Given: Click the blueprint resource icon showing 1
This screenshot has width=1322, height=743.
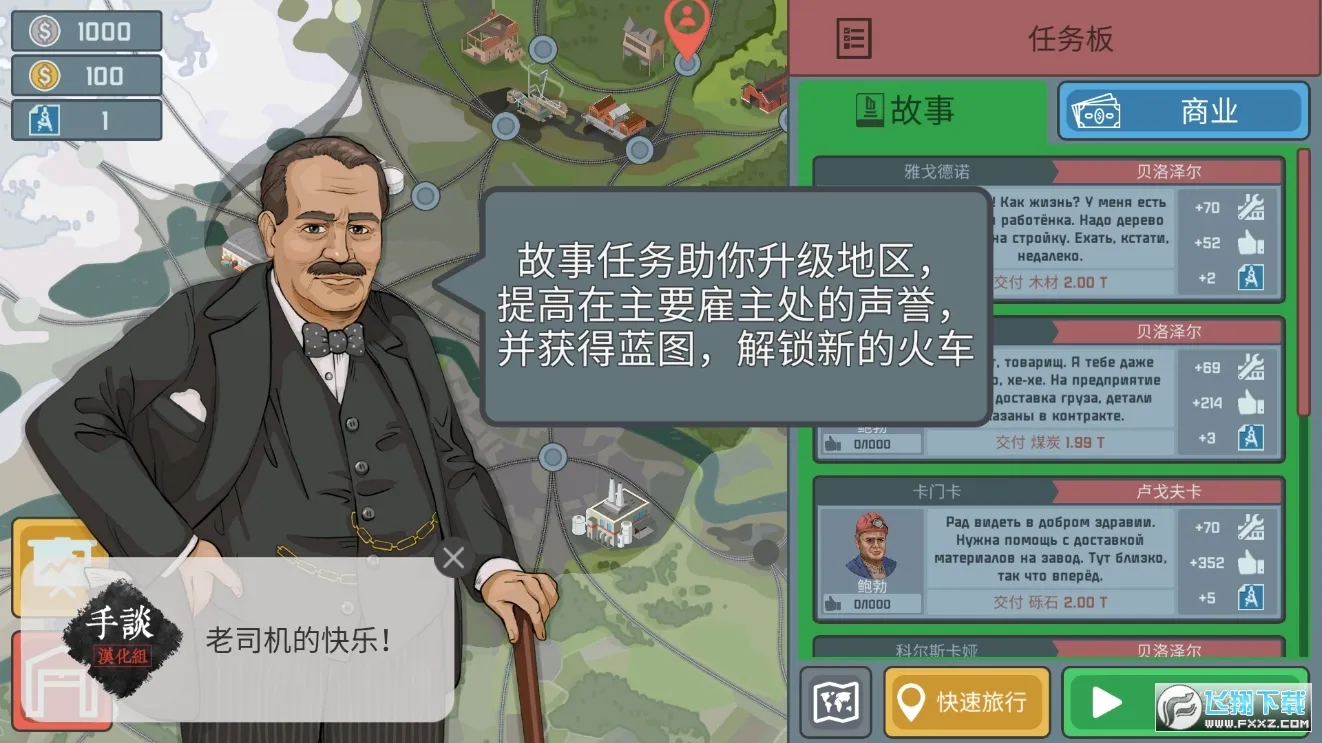Looking at the screenshot, I should tap(43, 119).
